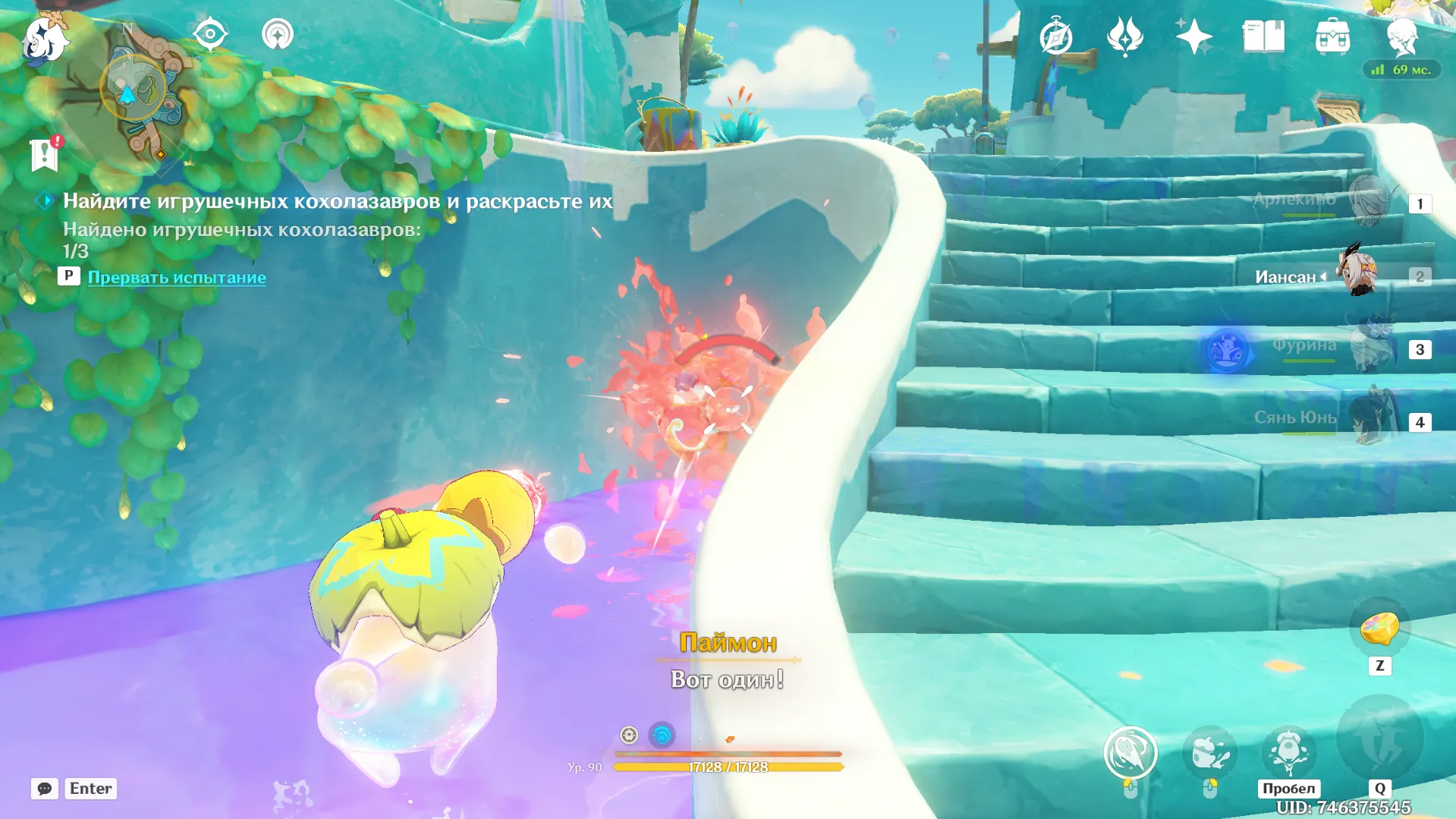Click the "Прервать испытание" link
This screenshot has height=819, width=1456.
[177, 278]
